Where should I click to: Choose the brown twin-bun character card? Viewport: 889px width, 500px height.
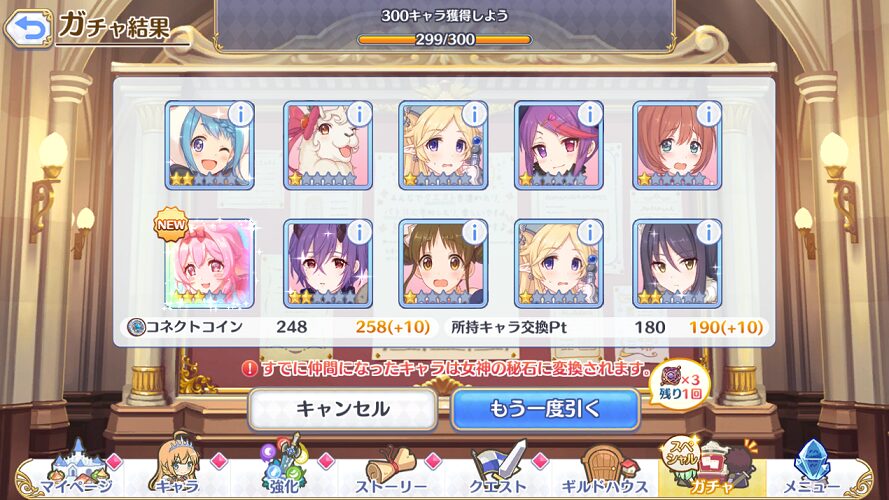[x=444, y=264]
